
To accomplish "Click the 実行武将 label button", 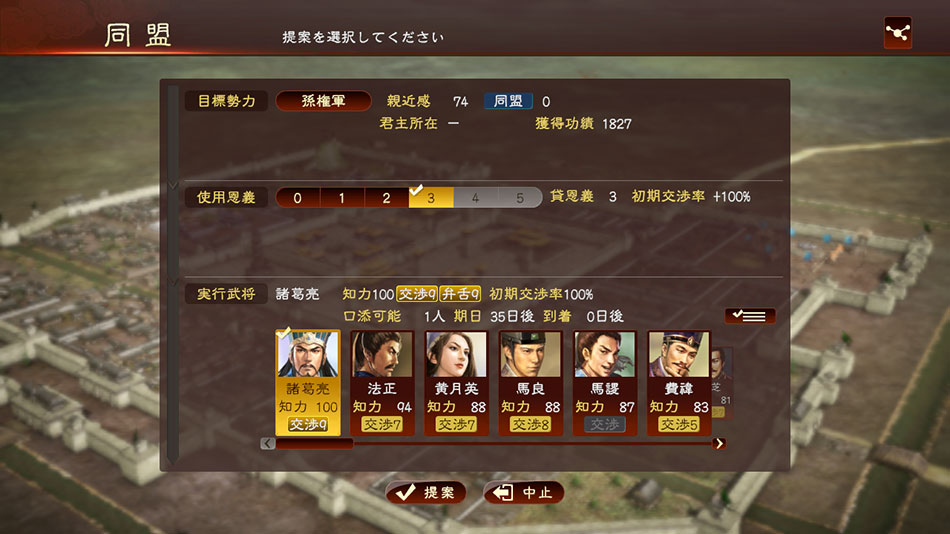I will point(226,294).
